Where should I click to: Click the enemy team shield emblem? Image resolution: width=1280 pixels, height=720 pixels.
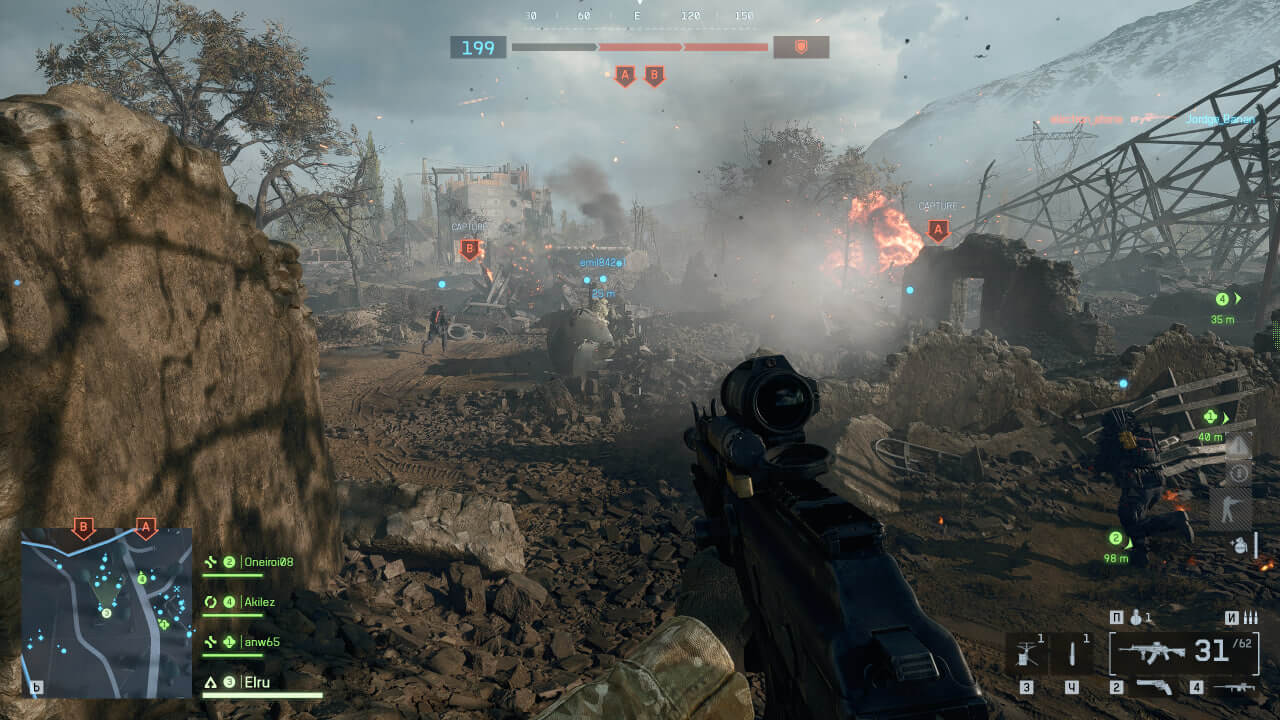[x=800, y=47]
